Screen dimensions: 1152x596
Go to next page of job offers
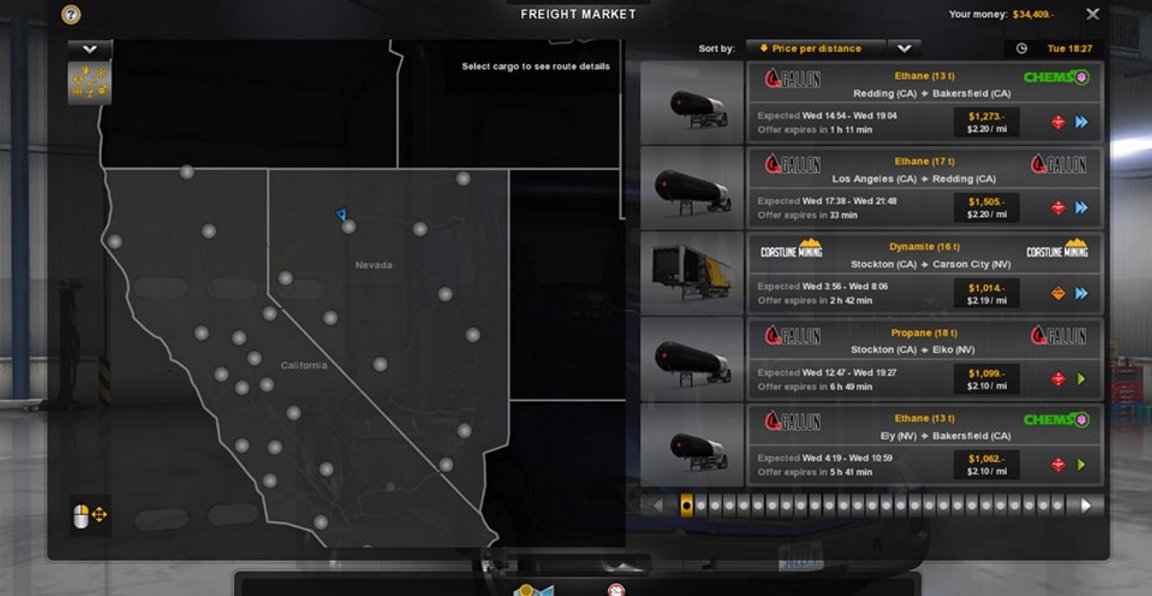coord(1086,506)
